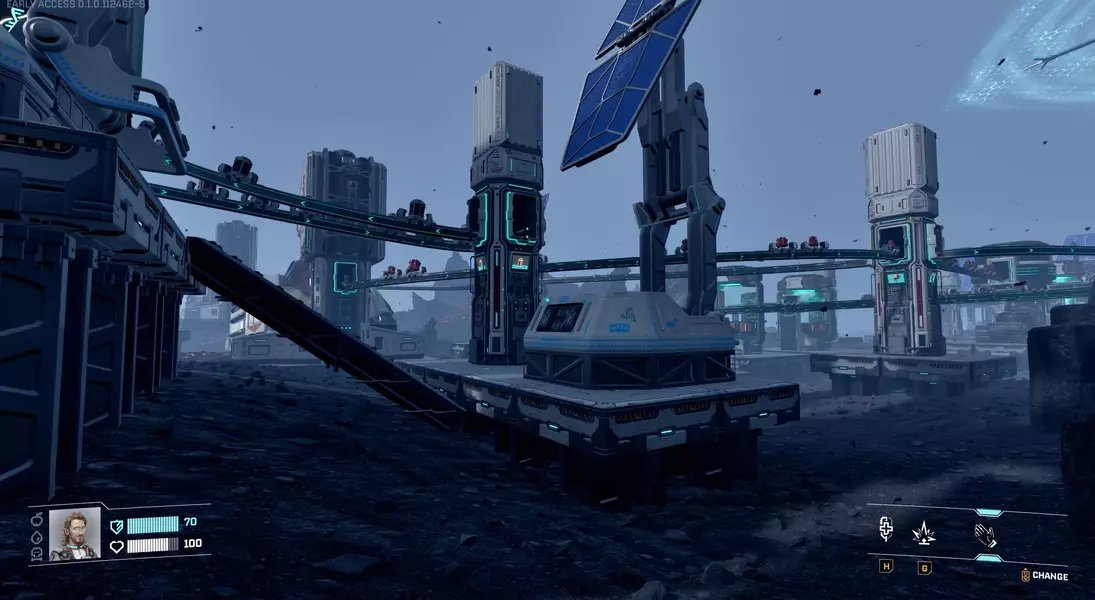Select the empty hands equipment slot
Image resolution: width=1095 pixels, height=600 pixels.
tap(987, 535)
